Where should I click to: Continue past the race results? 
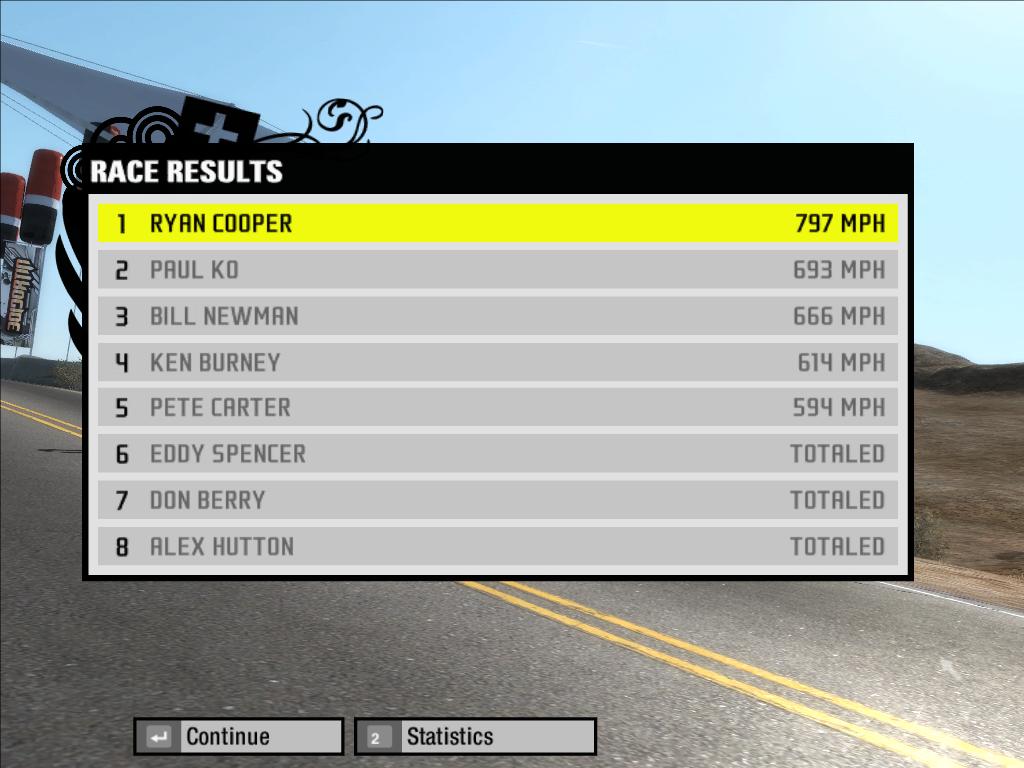pos(239,737)
